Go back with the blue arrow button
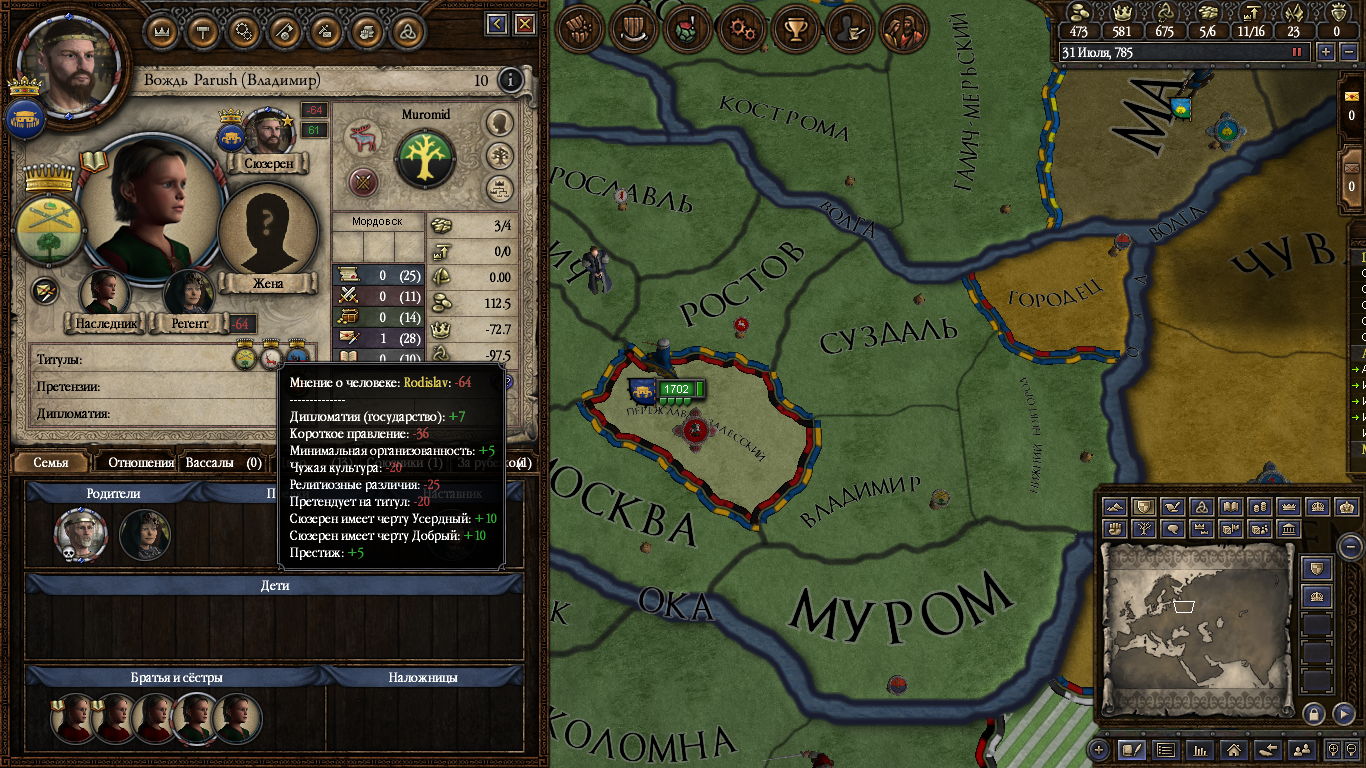This screenshot has height=768, width=1366. point(497,23)
